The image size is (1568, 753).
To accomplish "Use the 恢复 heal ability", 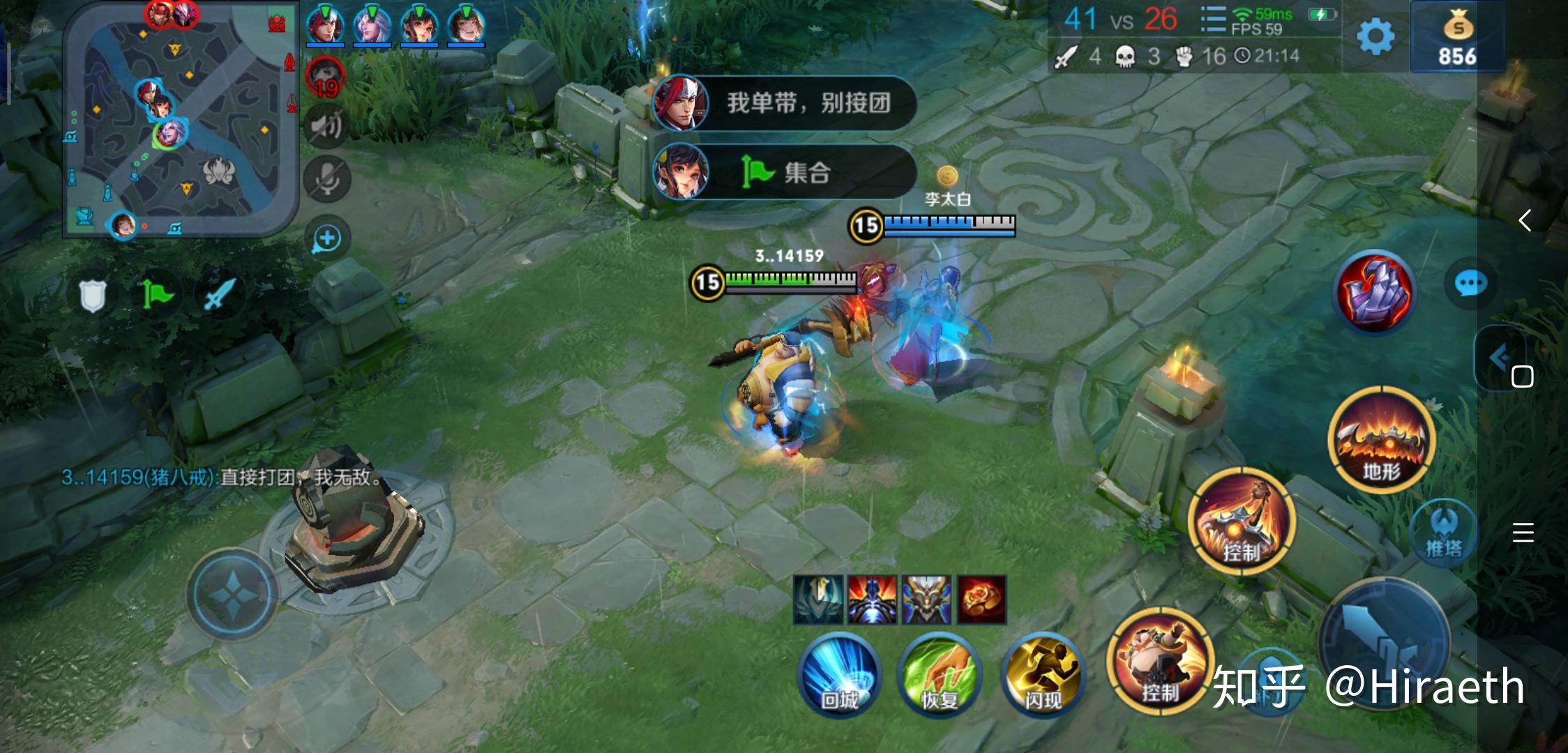I will coord(940,674).
